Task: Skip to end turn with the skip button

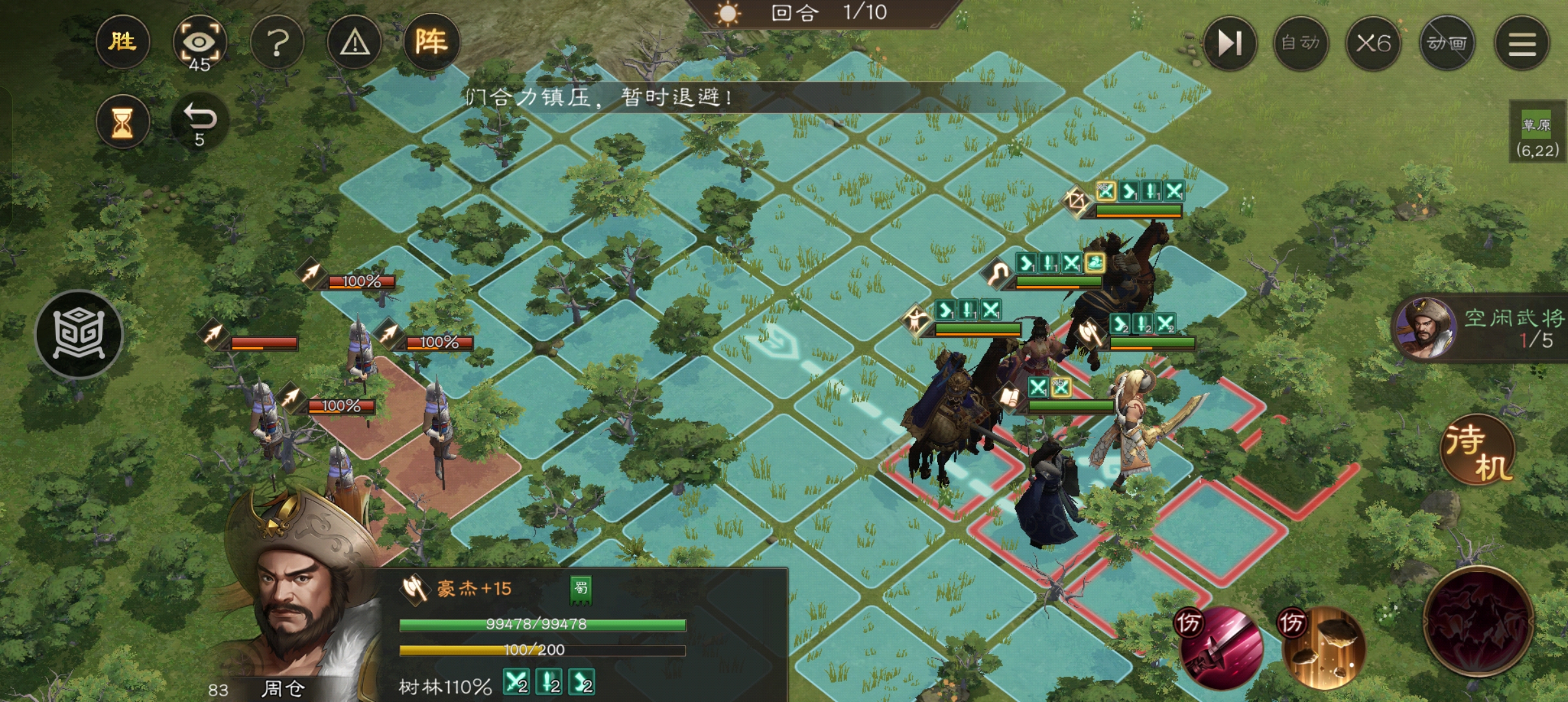Action: [1229, 44]
